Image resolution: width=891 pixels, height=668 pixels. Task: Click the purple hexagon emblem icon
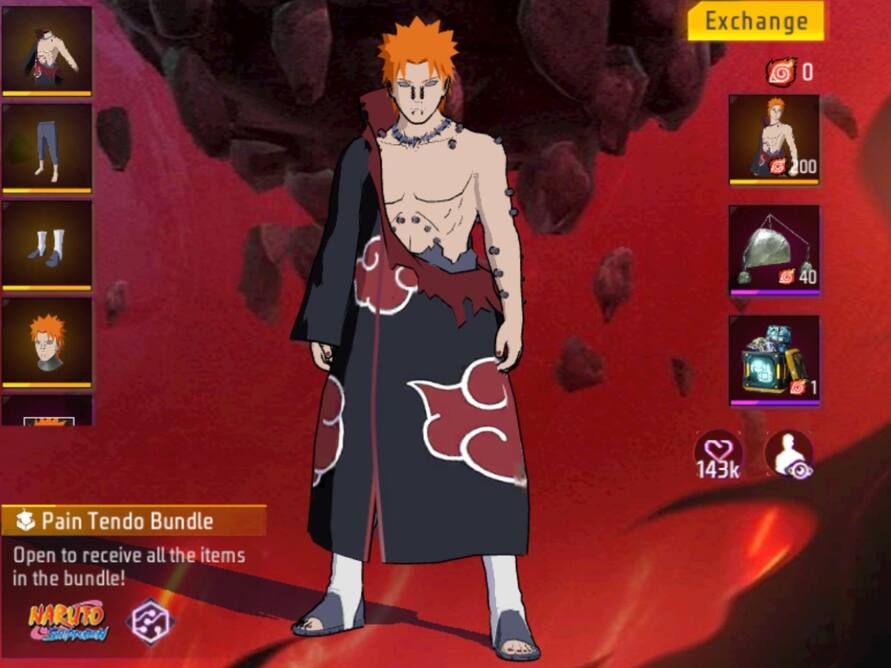(149, 620)
